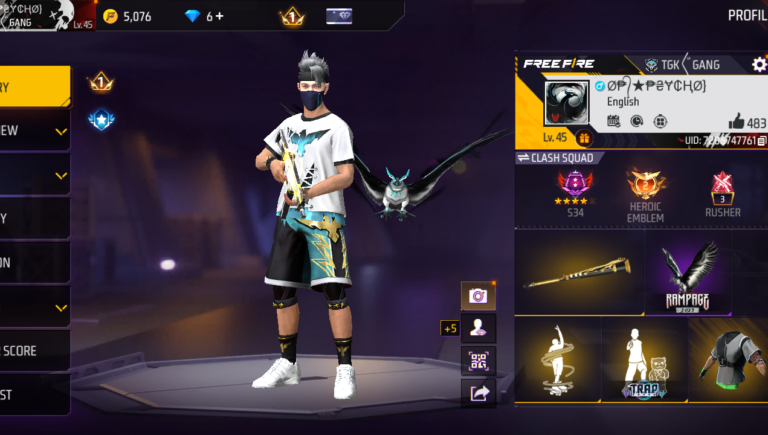Screen dimensions: 768x435
Task: Show the profile QR code
Action: click(x=478, y=360)
